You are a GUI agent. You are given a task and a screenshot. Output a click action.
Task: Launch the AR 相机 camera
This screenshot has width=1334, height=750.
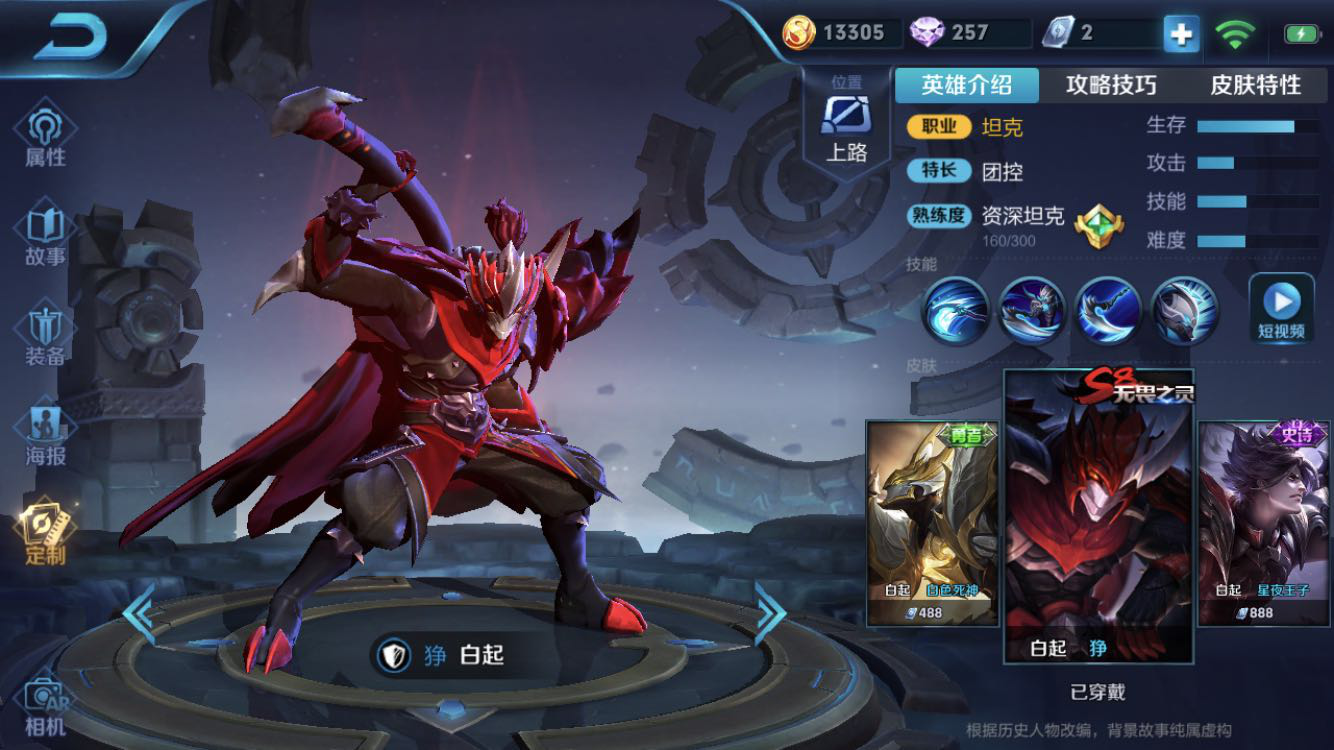click(x=45, y=705)
